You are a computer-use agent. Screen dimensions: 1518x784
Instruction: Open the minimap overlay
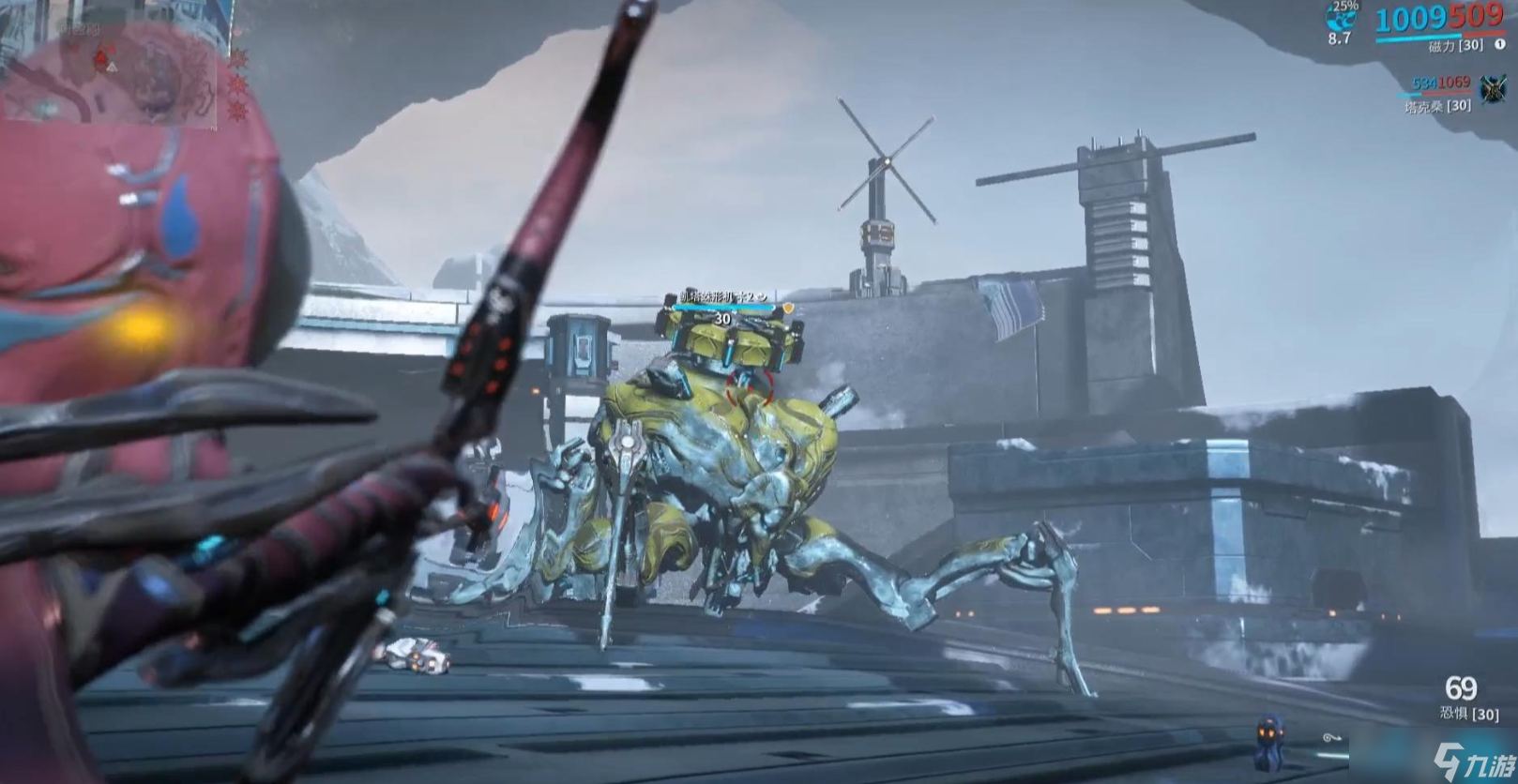[x=111, y=68]
